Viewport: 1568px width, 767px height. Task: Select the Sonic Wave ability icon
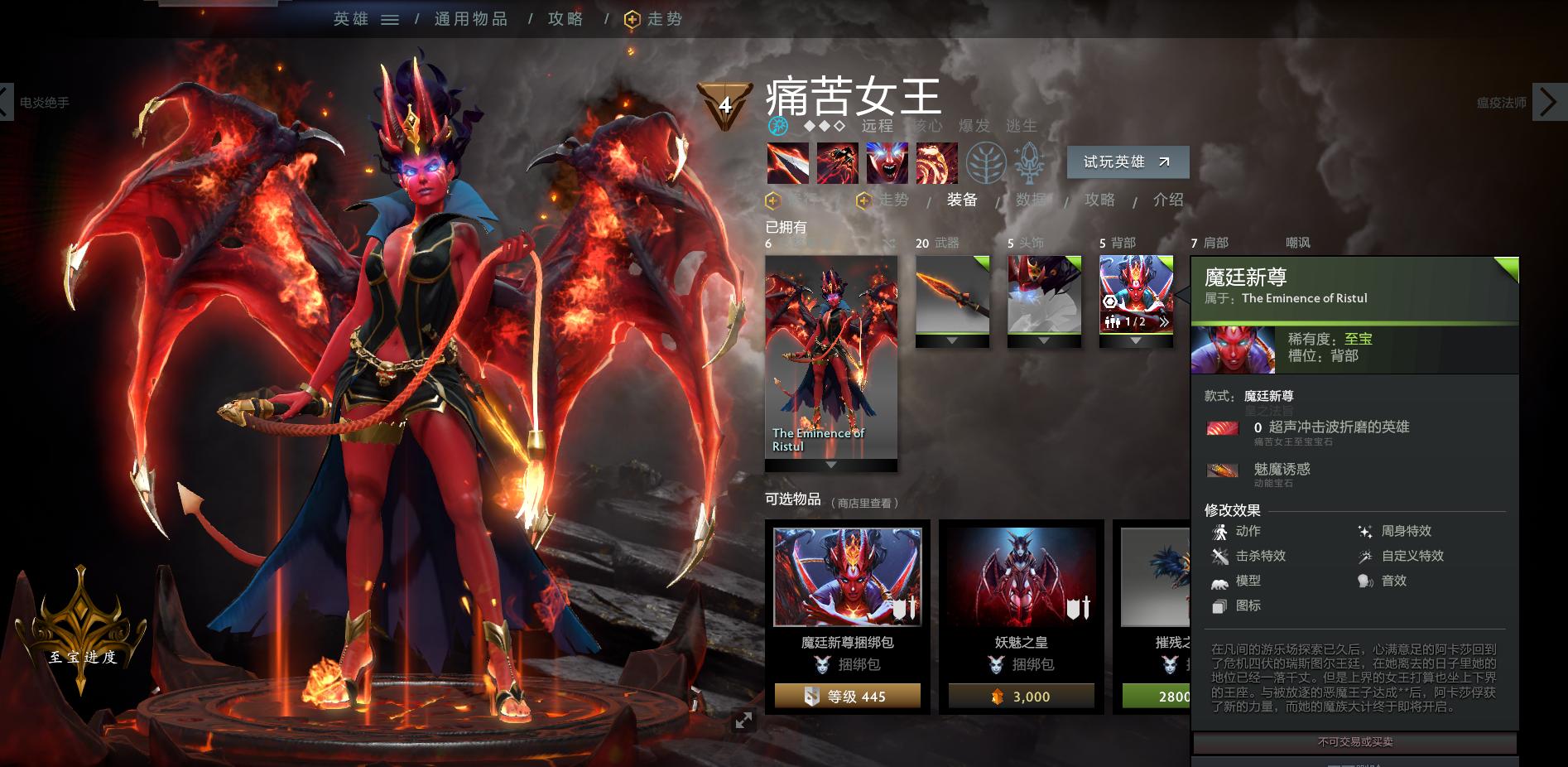938,163
